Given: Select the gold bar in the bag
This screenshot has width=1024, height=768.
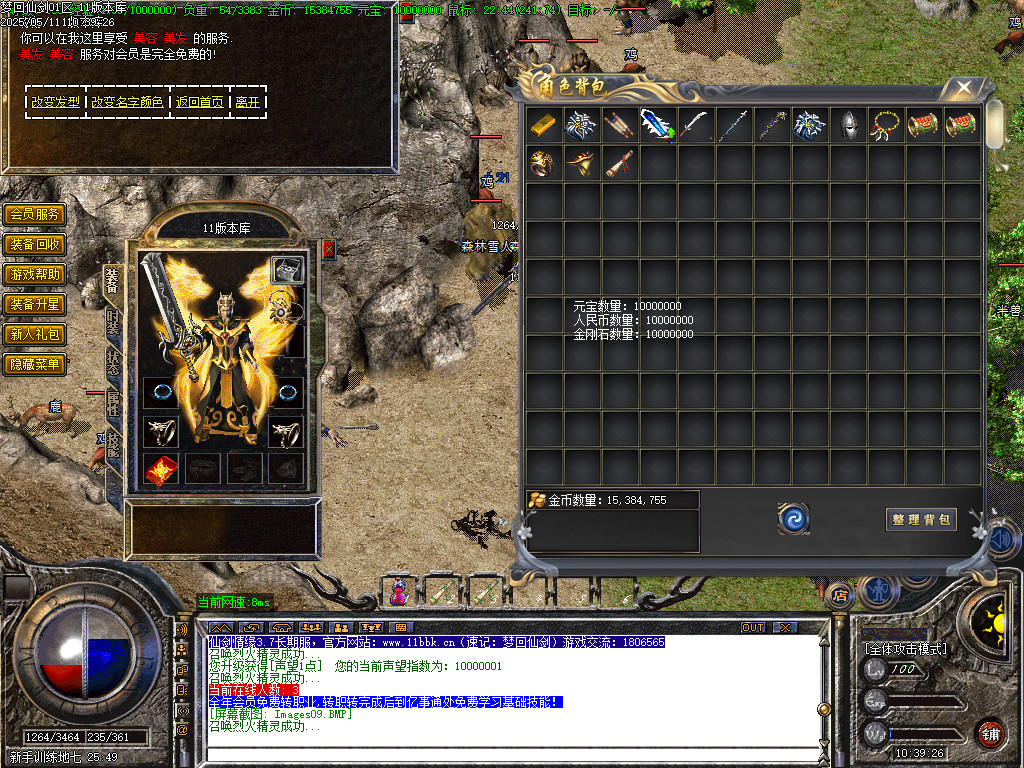Looking at the screenshot, I should pyautogui.click(x=543, y=125).
